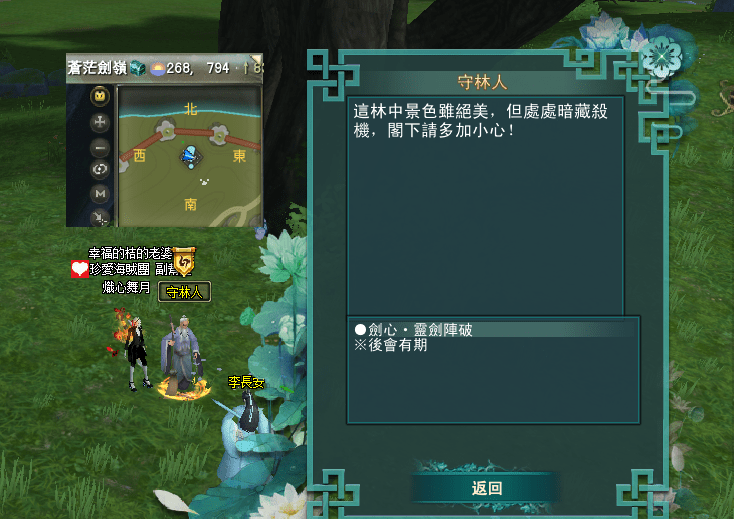734x519 pixels.
Task: Click the sunrise time-of-day icon
Action: 157,68
